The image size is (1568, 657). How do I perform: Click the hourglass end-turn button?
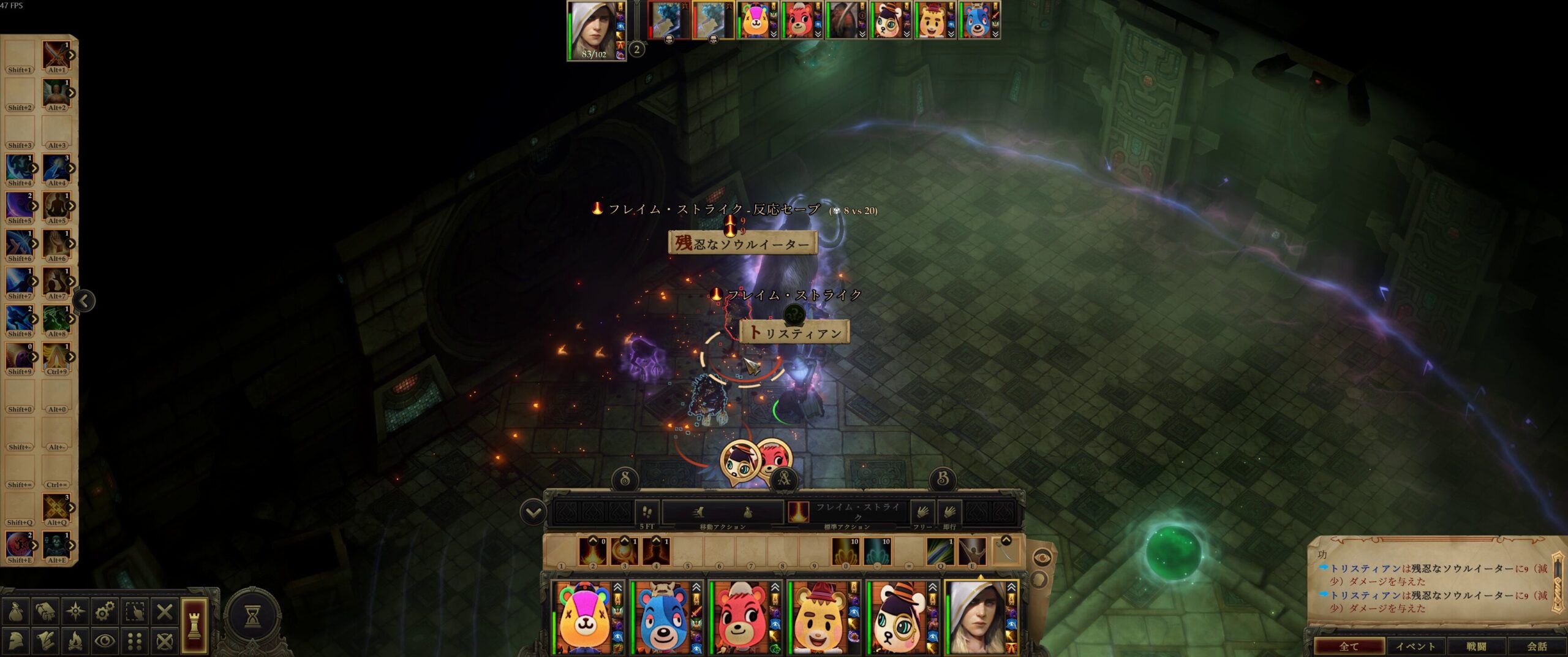[x=252, y=617]
